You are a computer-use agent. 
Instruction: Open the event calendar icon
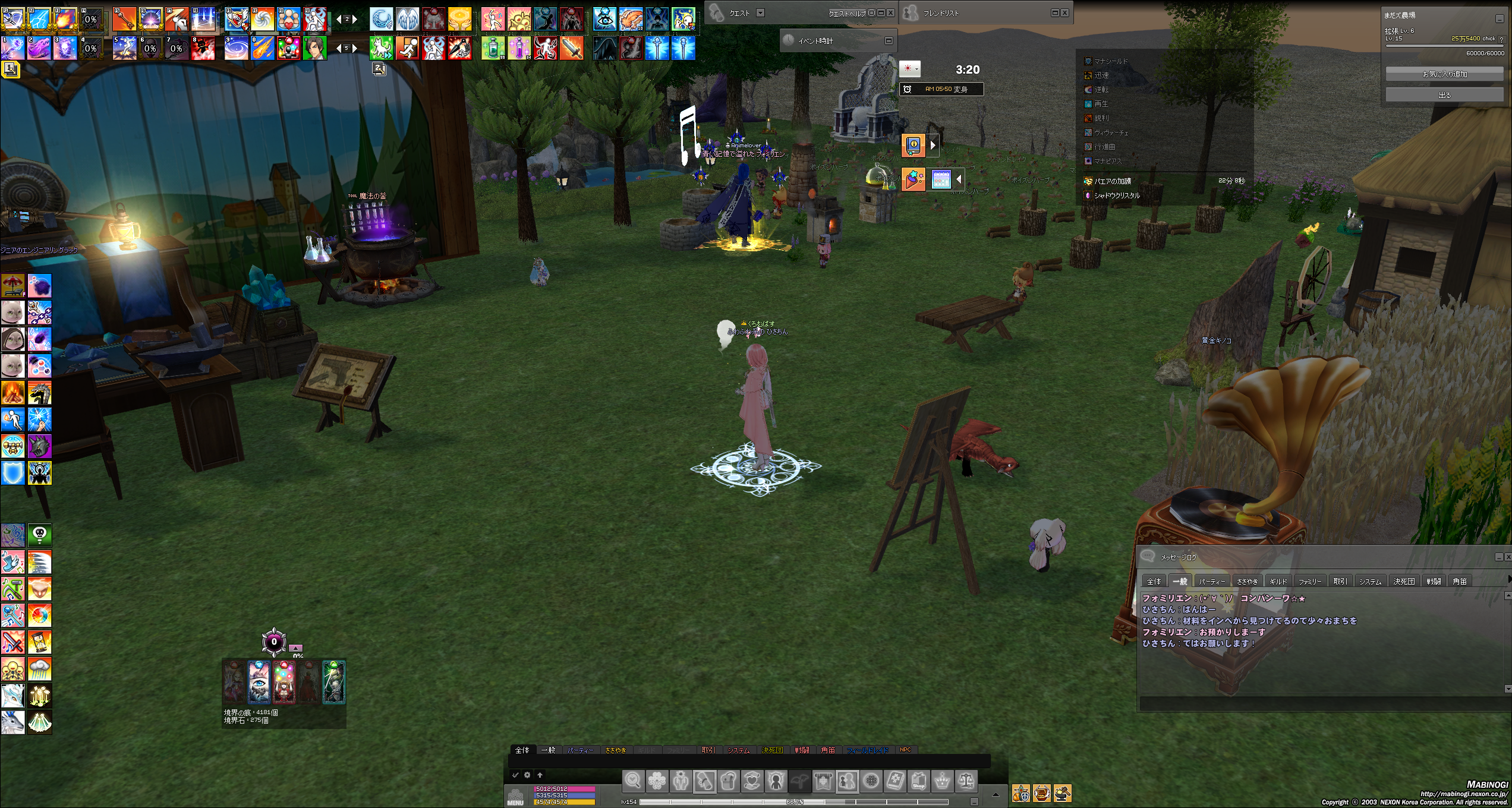941,179
